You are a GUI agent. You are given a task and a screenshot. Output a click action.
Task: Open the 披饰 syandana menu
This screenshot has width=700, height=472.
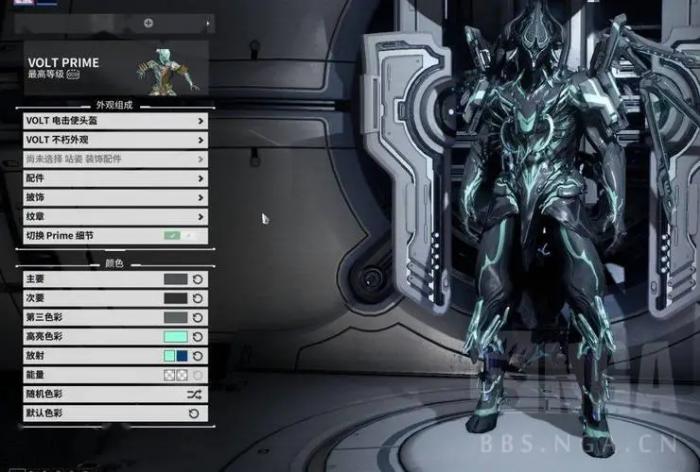(x=114, y=197)
